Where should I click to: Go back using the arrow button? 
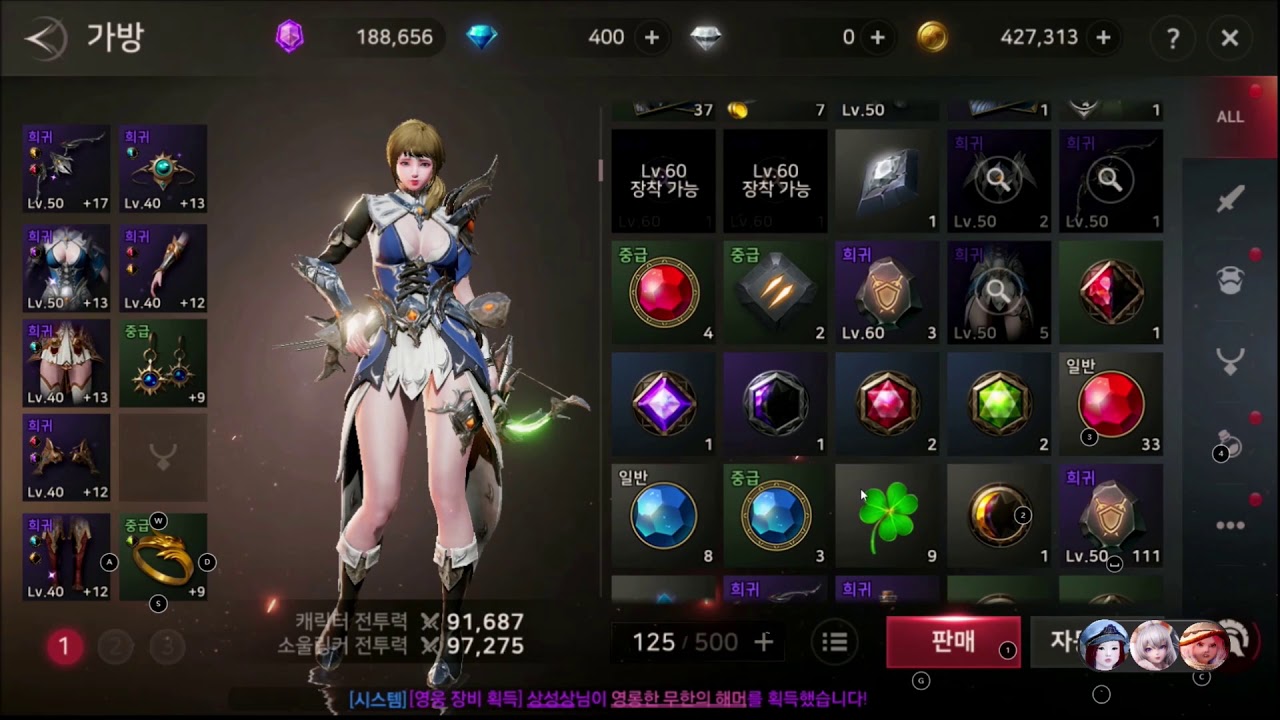[44, 39]
